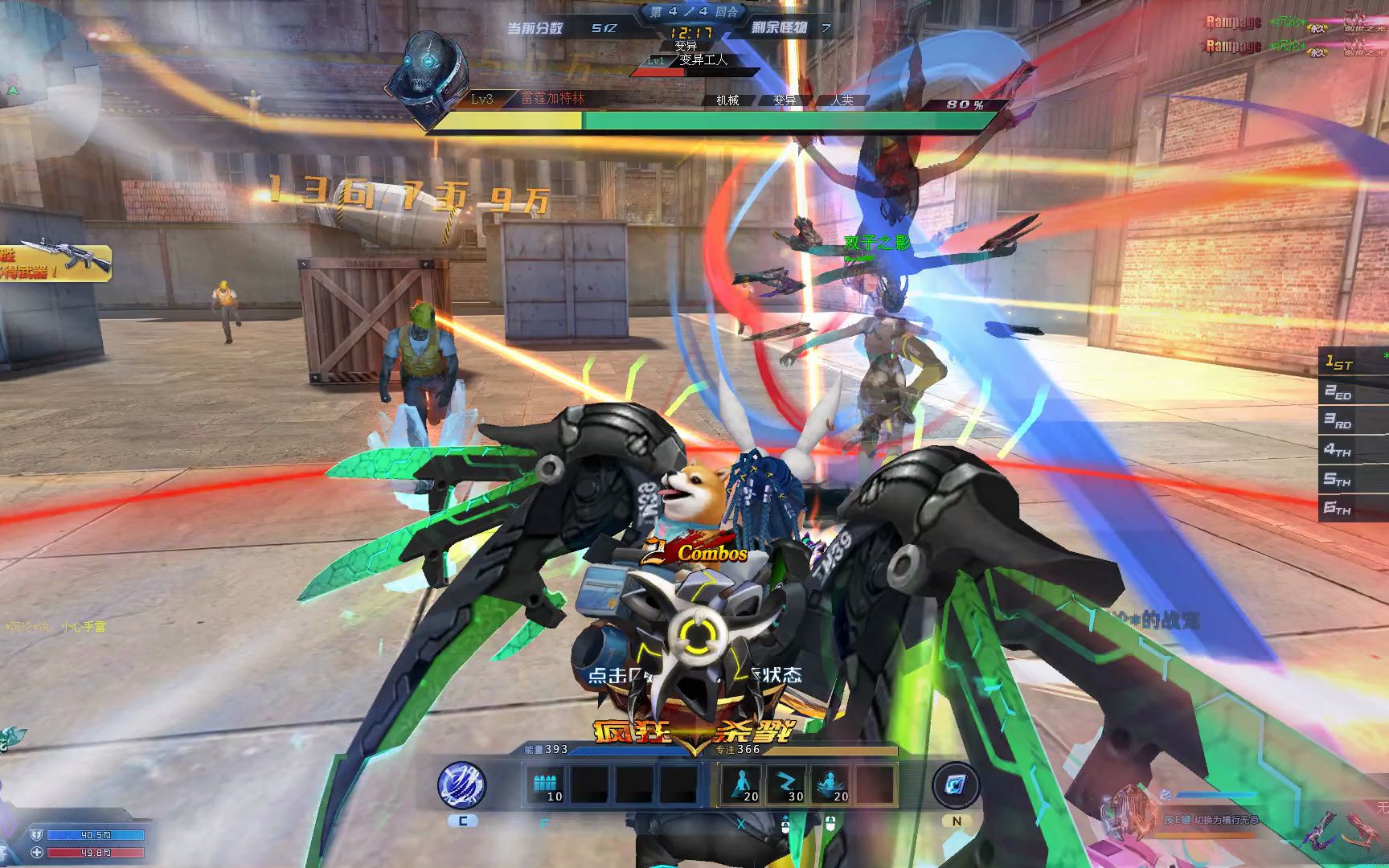
Task: Click the 1ST ranking row
Action: 1352,363
